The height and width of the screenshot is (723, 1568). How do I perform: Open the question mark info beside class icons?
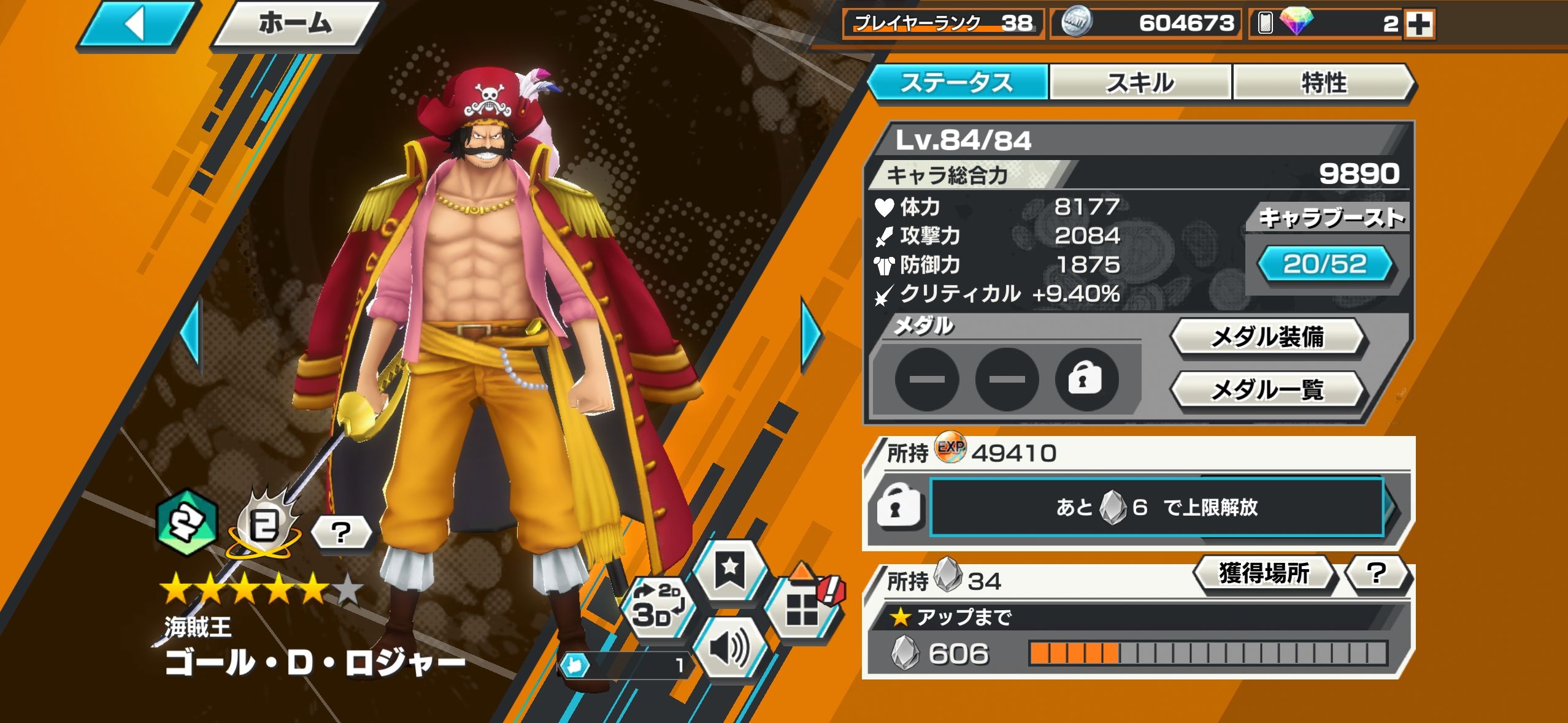pos(341,532)
